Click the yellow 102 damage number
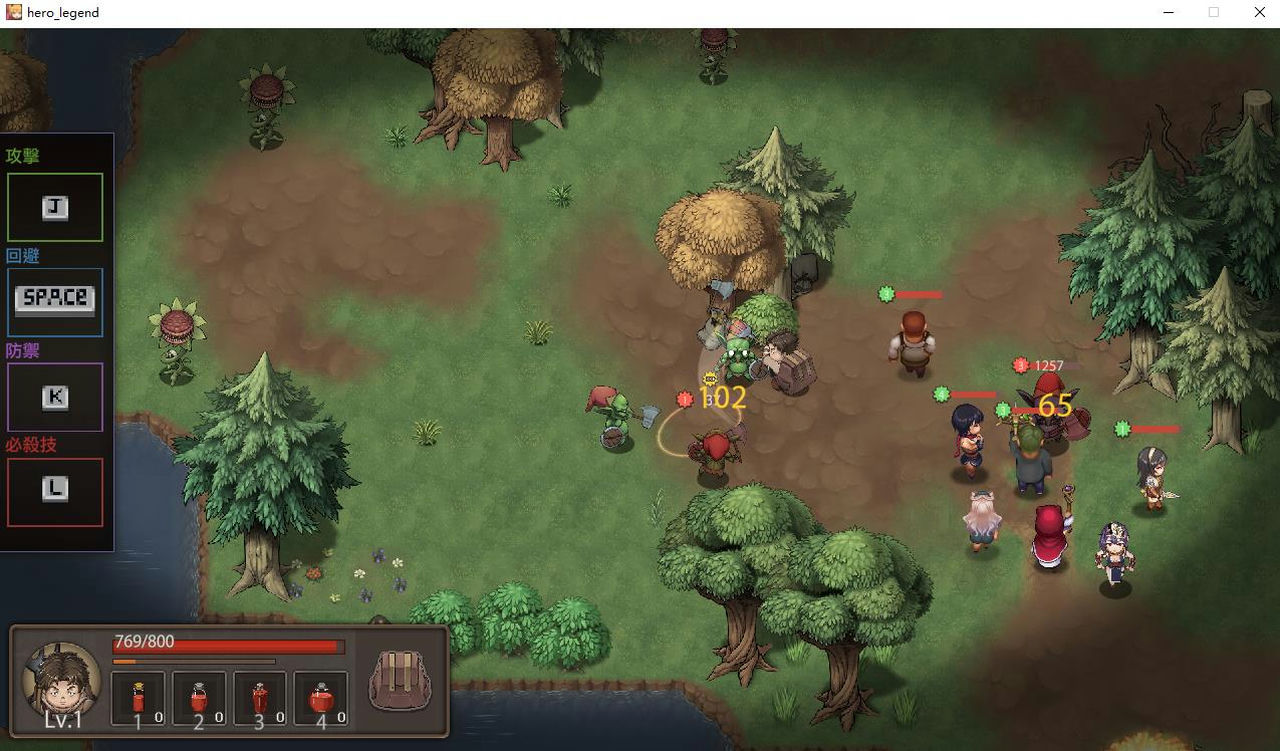1280x751 pixels. coord(722,398)
